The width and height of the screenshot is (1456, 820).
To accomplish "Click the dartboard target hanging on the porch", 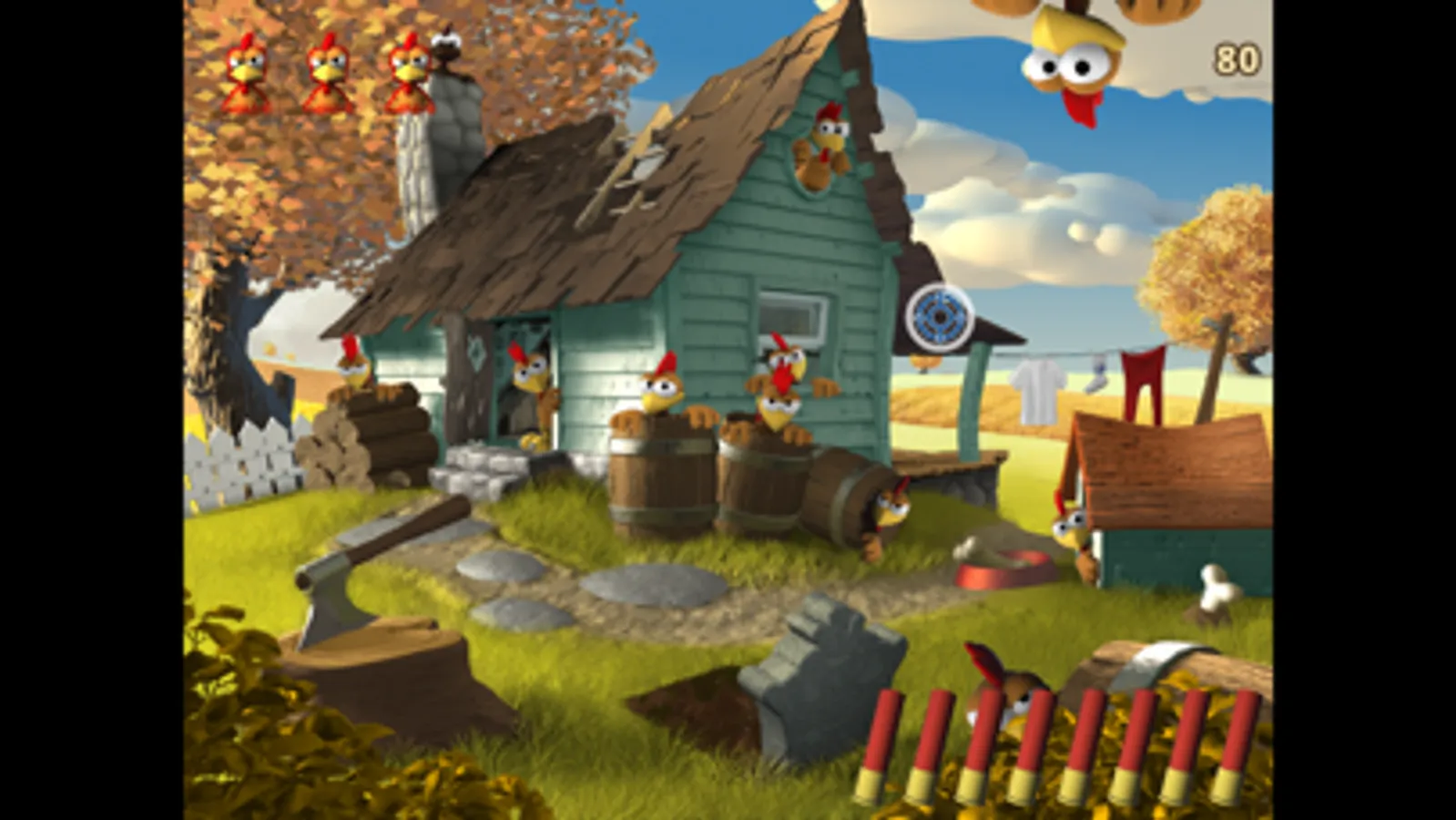I will click(938, 318).
